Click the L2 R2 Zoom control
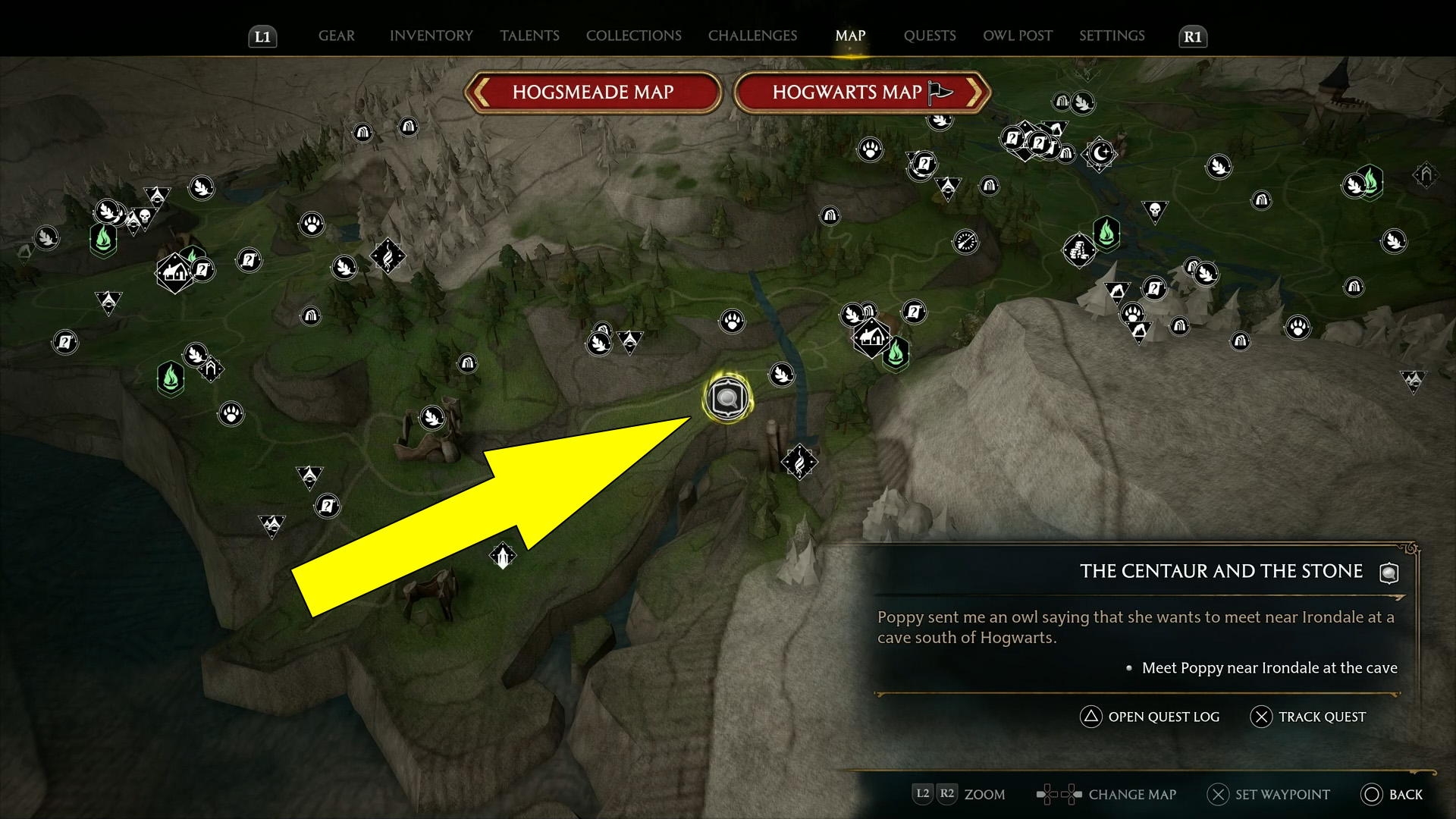The image size is (1456, 819). 958,795
